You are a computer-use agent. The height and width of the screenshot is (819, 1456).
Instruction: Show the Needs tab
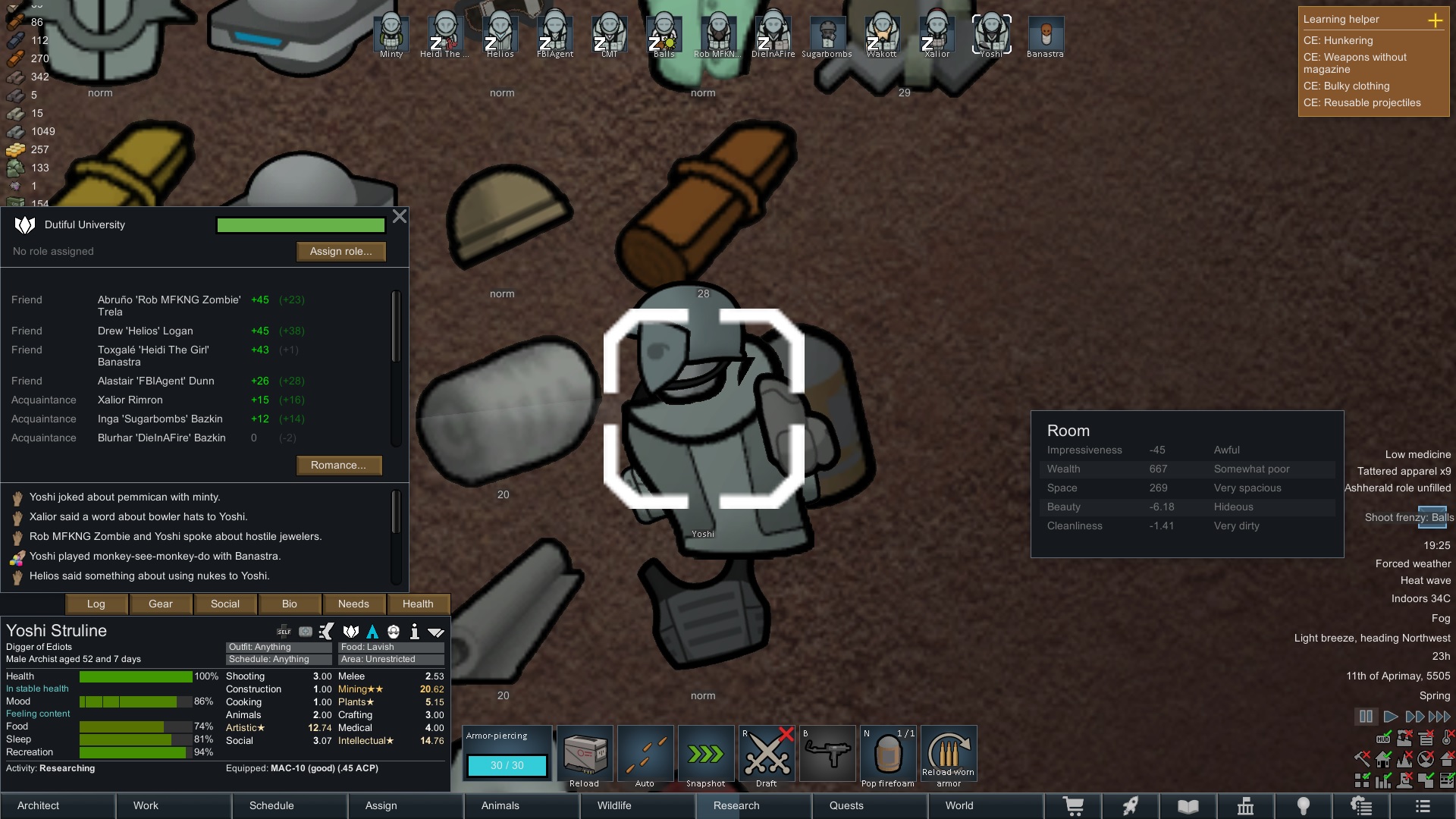click(x=353, y=604)
